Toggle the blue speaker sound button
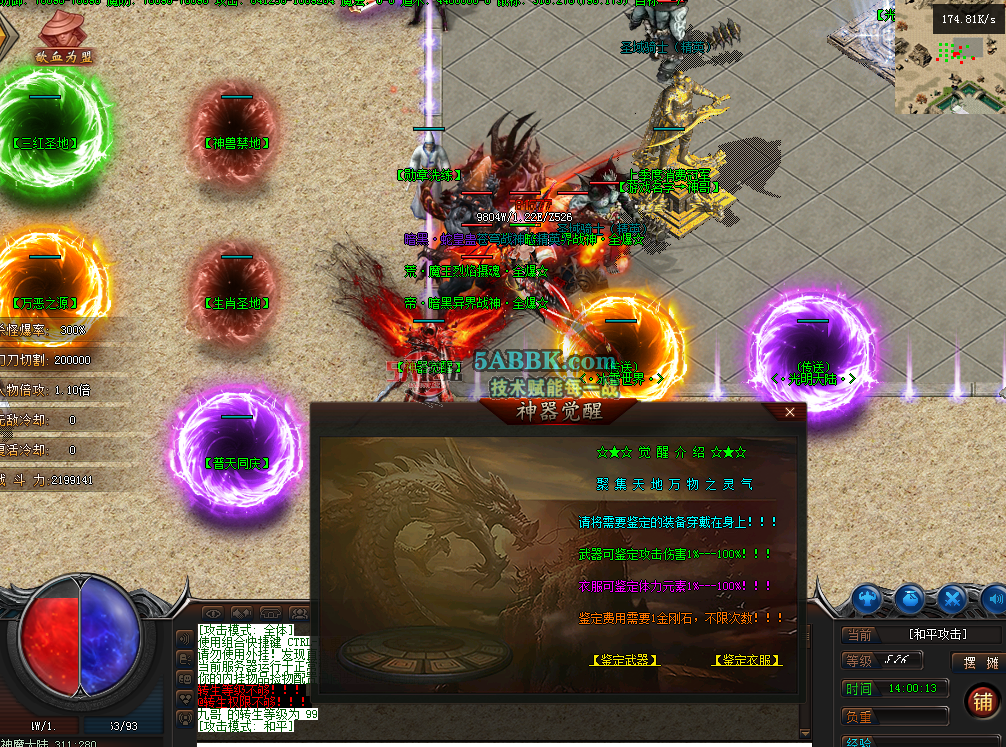 pyautogui.click(x=994, y=599)
